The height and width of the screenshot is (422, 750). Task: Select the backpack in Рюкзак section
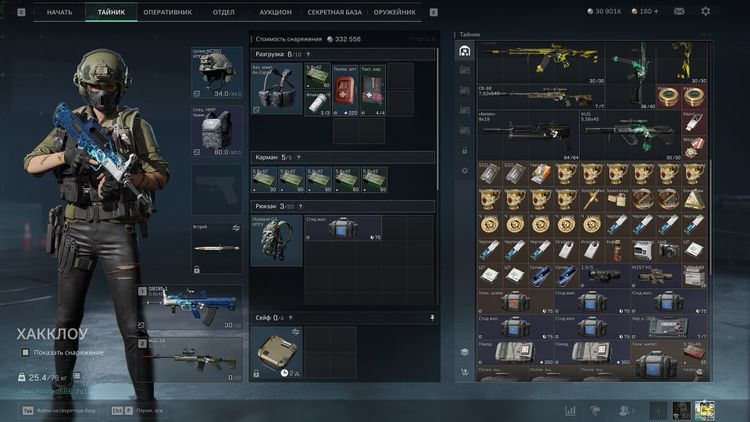pos(275,241)
